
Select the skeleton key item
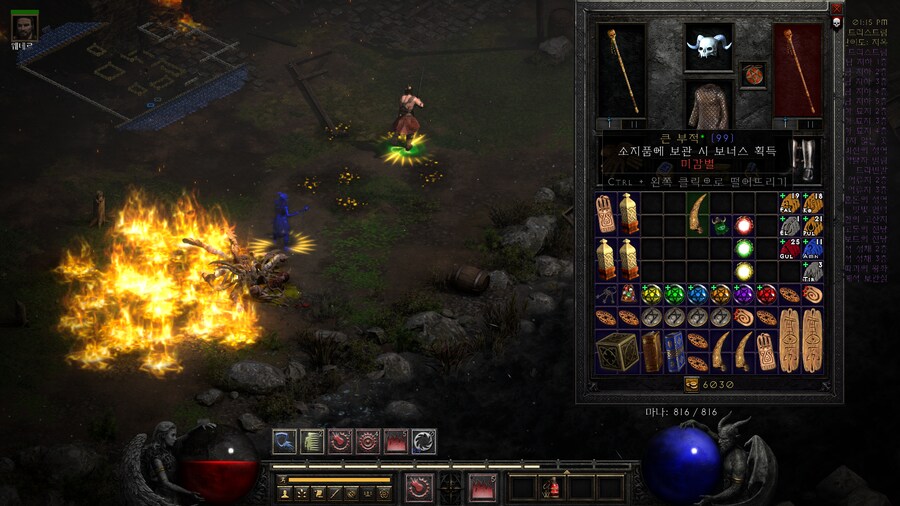605,294
